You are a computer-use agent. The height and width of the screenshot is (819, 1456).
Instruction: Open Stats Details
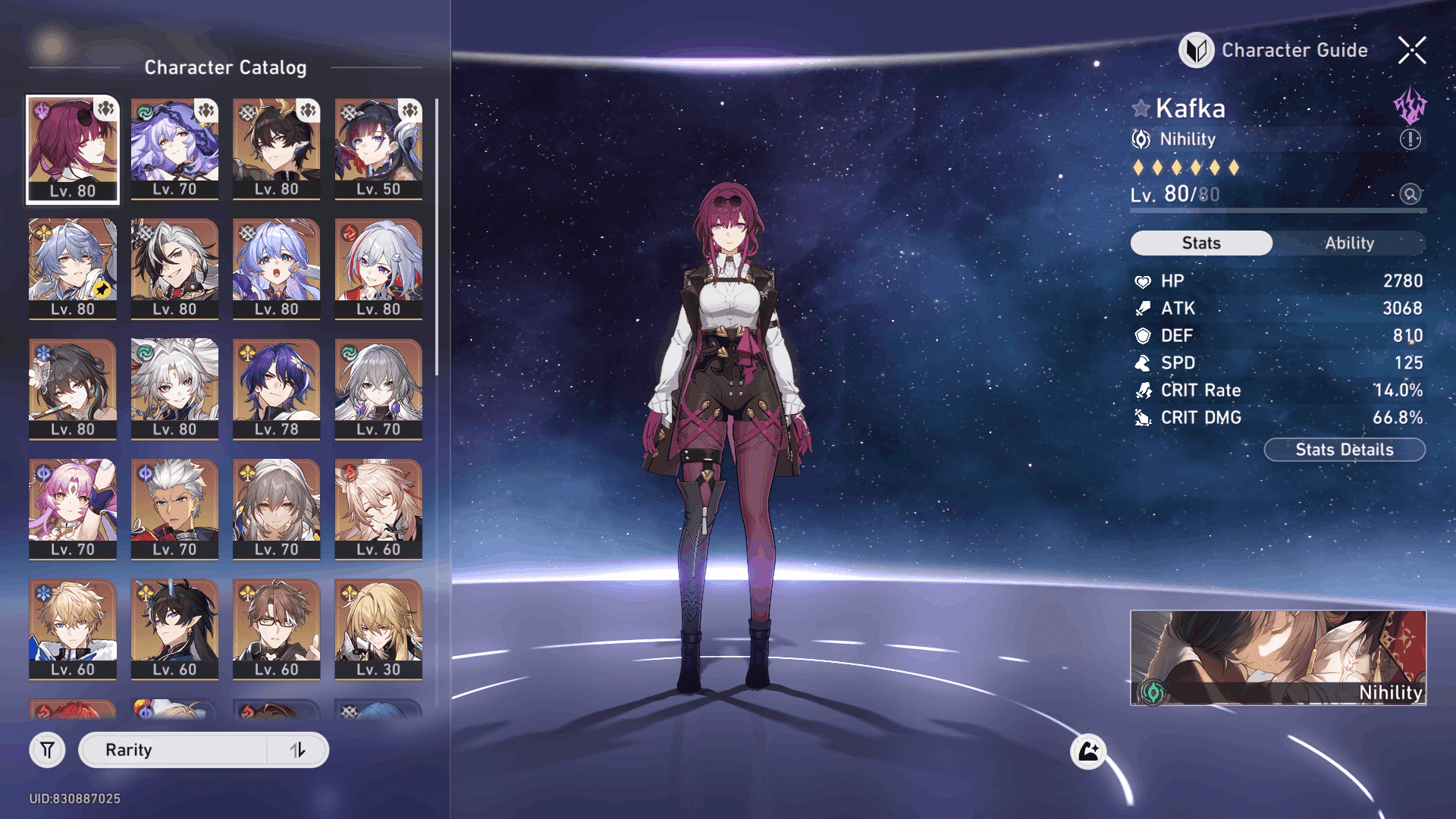point(1344,450)
